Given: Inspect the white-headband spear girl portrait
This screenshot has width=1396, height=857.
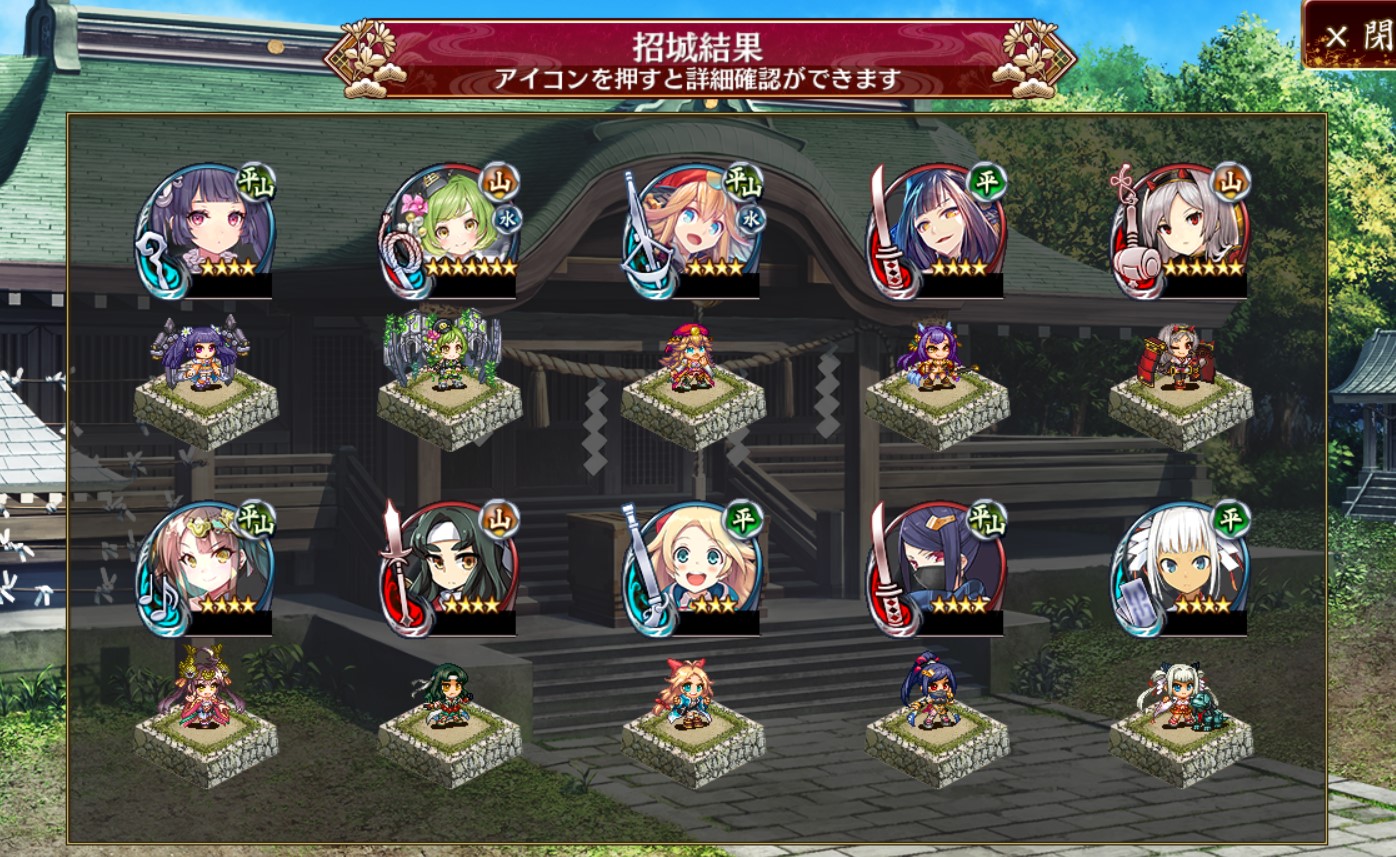Looking at the screenshot, I should pos(450,568).
